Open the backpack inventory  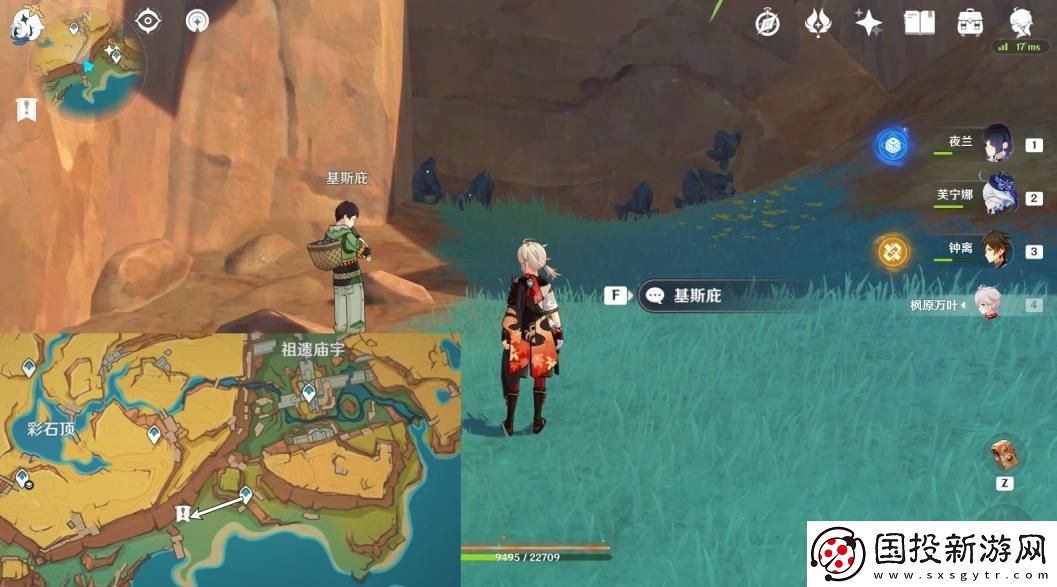[x=969, y=23]
